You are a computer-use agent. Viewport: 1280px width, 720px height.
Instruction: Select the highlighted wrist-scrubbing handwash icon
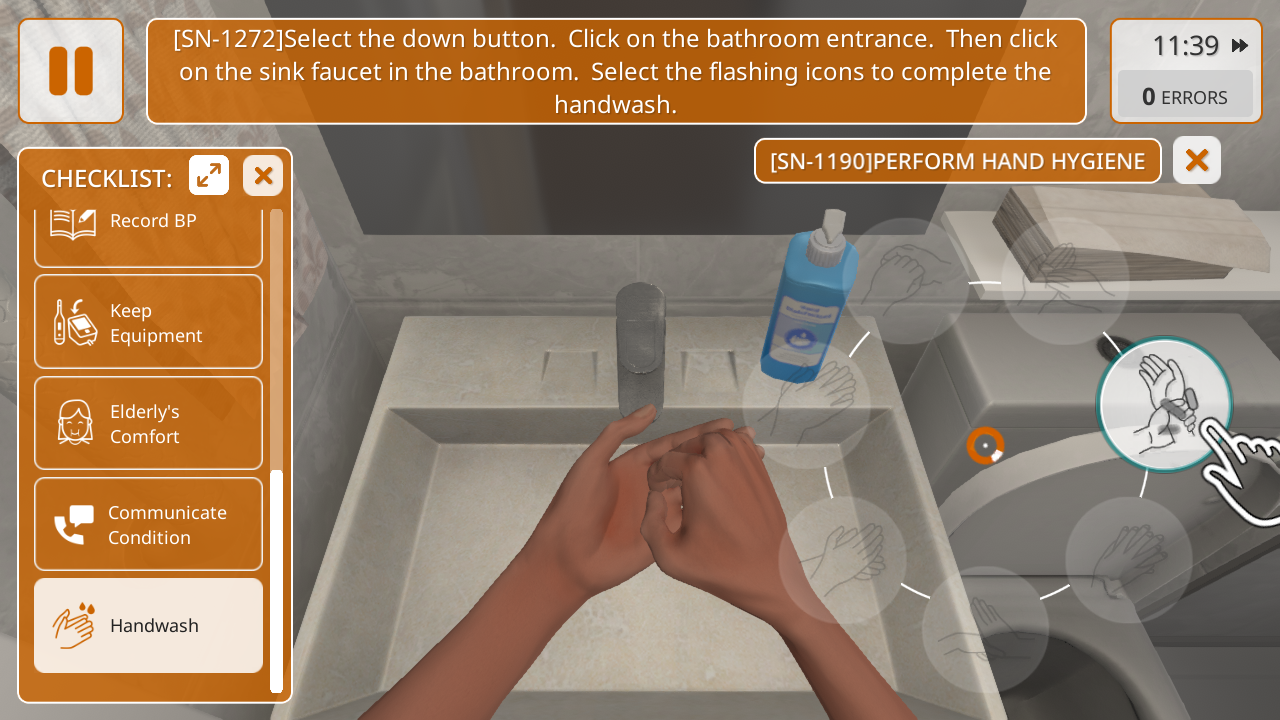[x=1164, y=404]
